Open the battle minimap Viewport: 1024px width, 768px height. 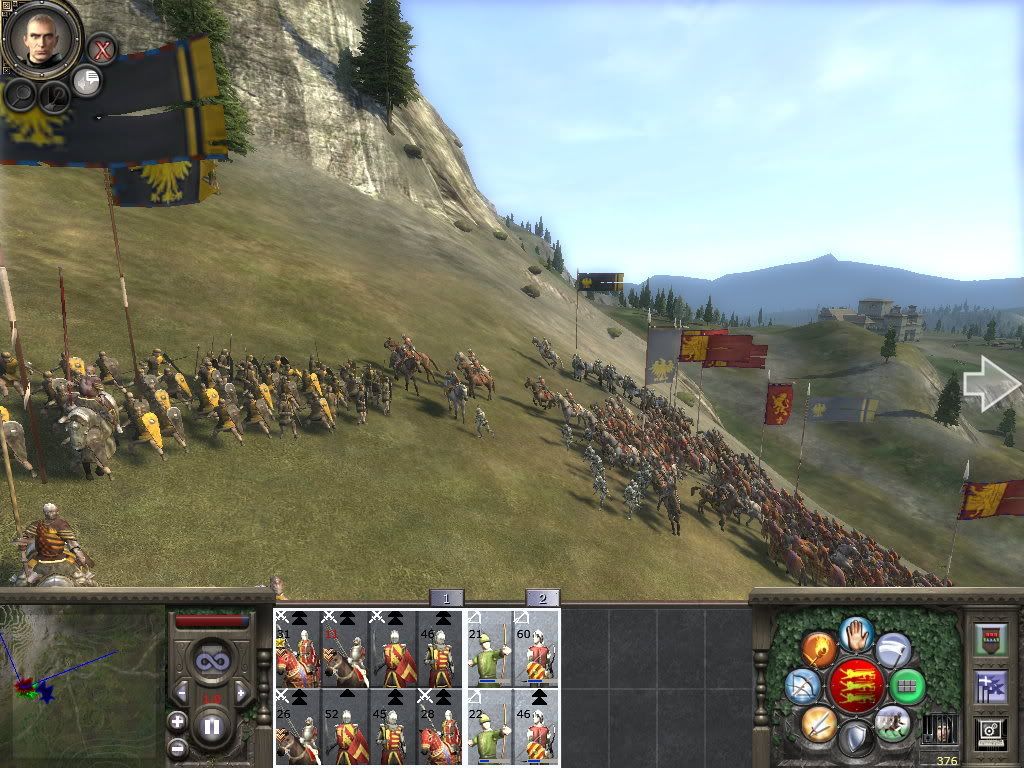point(82,685)
